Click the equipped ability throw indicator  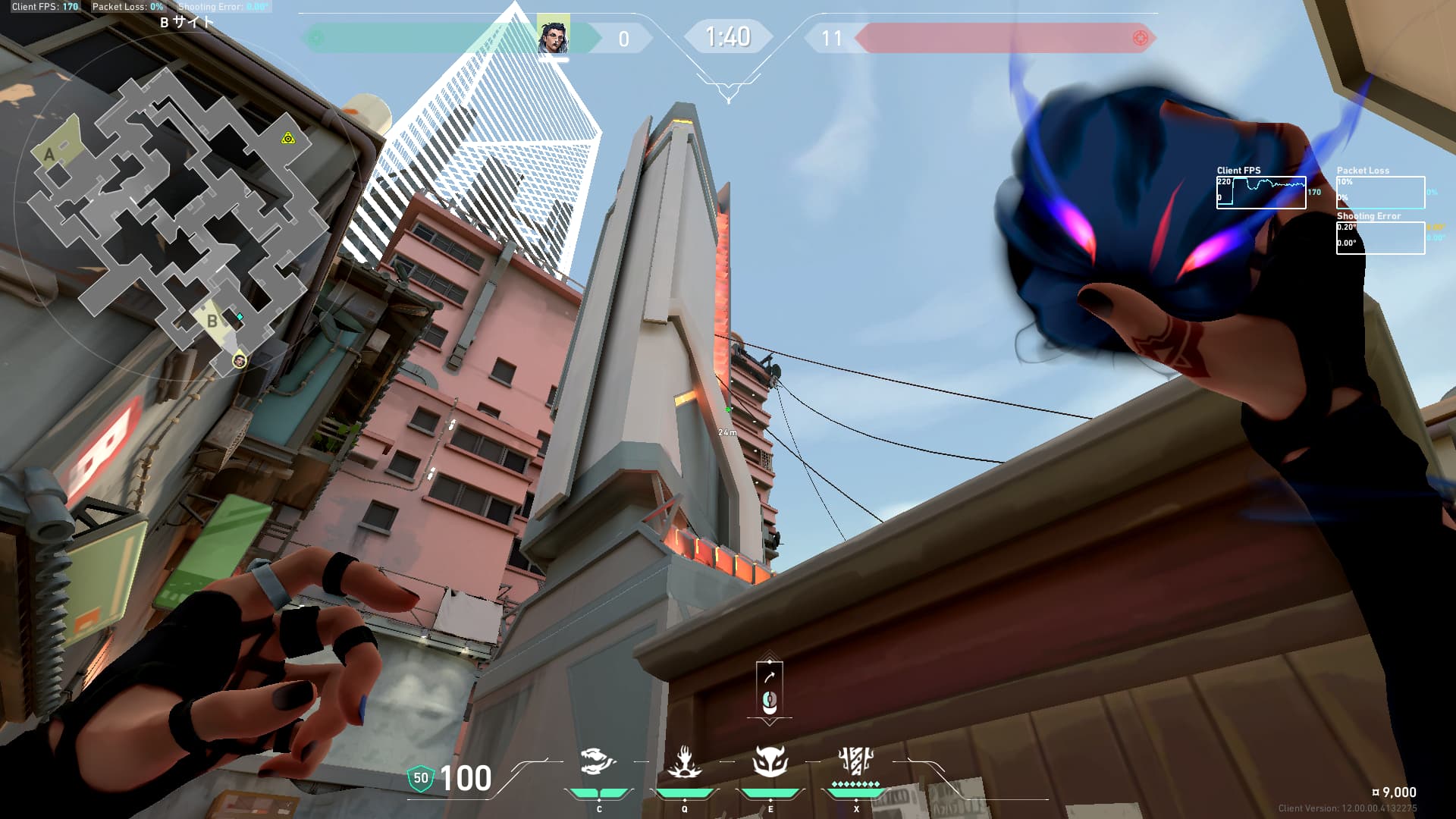(769, 690)
